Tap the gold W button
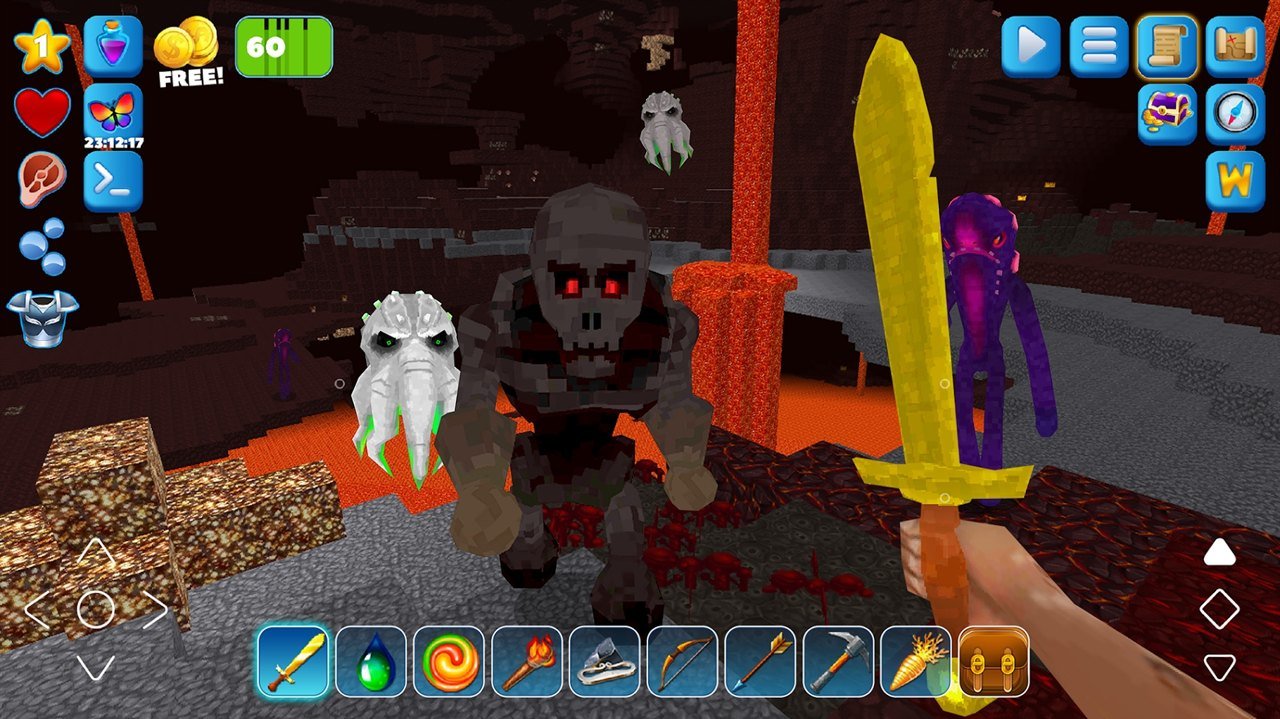 (1235, 182)
